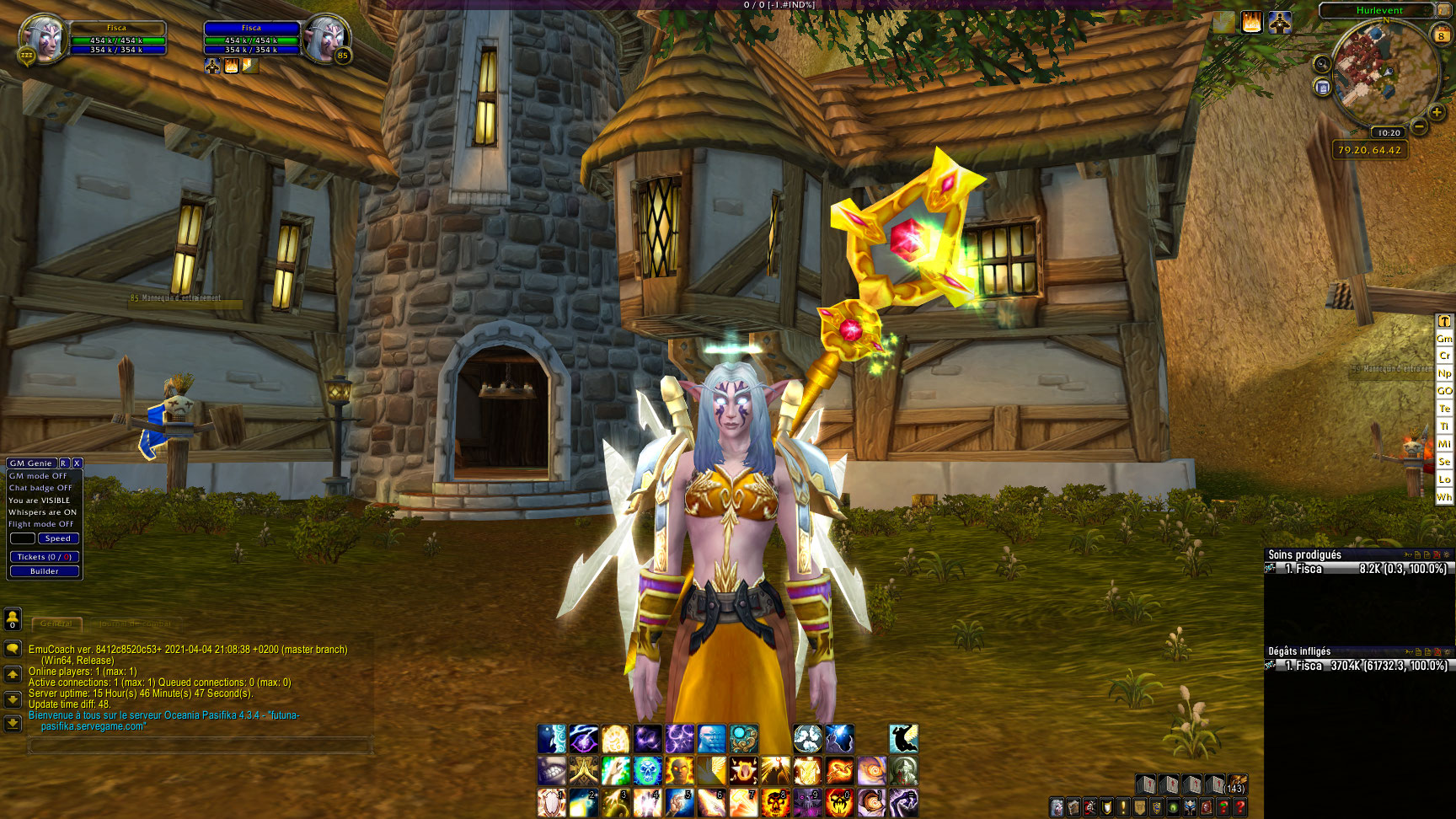Switch to the Journal de combat chat tab
The image size is (1456, 819).
tap(135, 624)
